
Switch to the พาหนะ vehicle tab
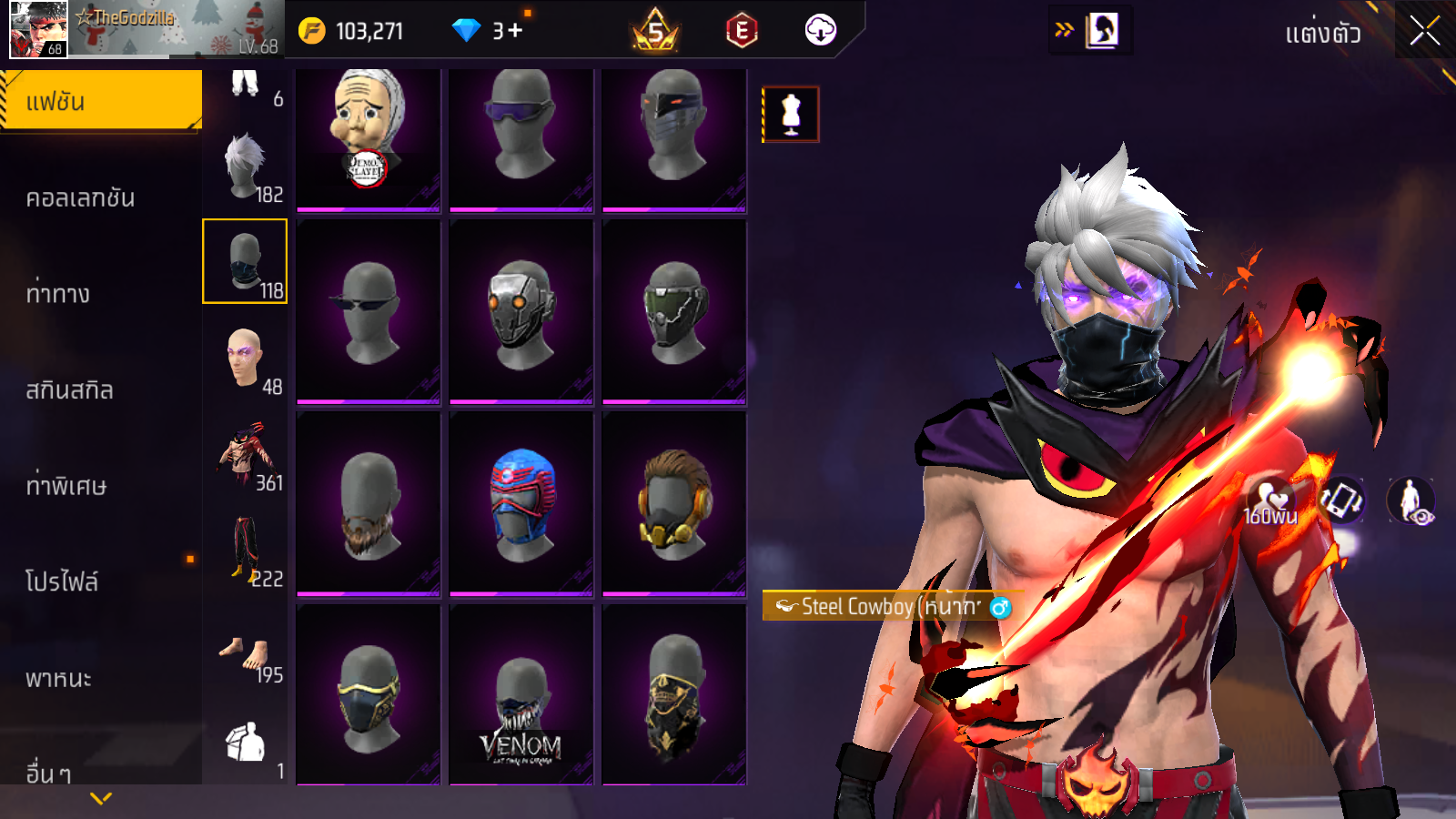tap(59, 678)
